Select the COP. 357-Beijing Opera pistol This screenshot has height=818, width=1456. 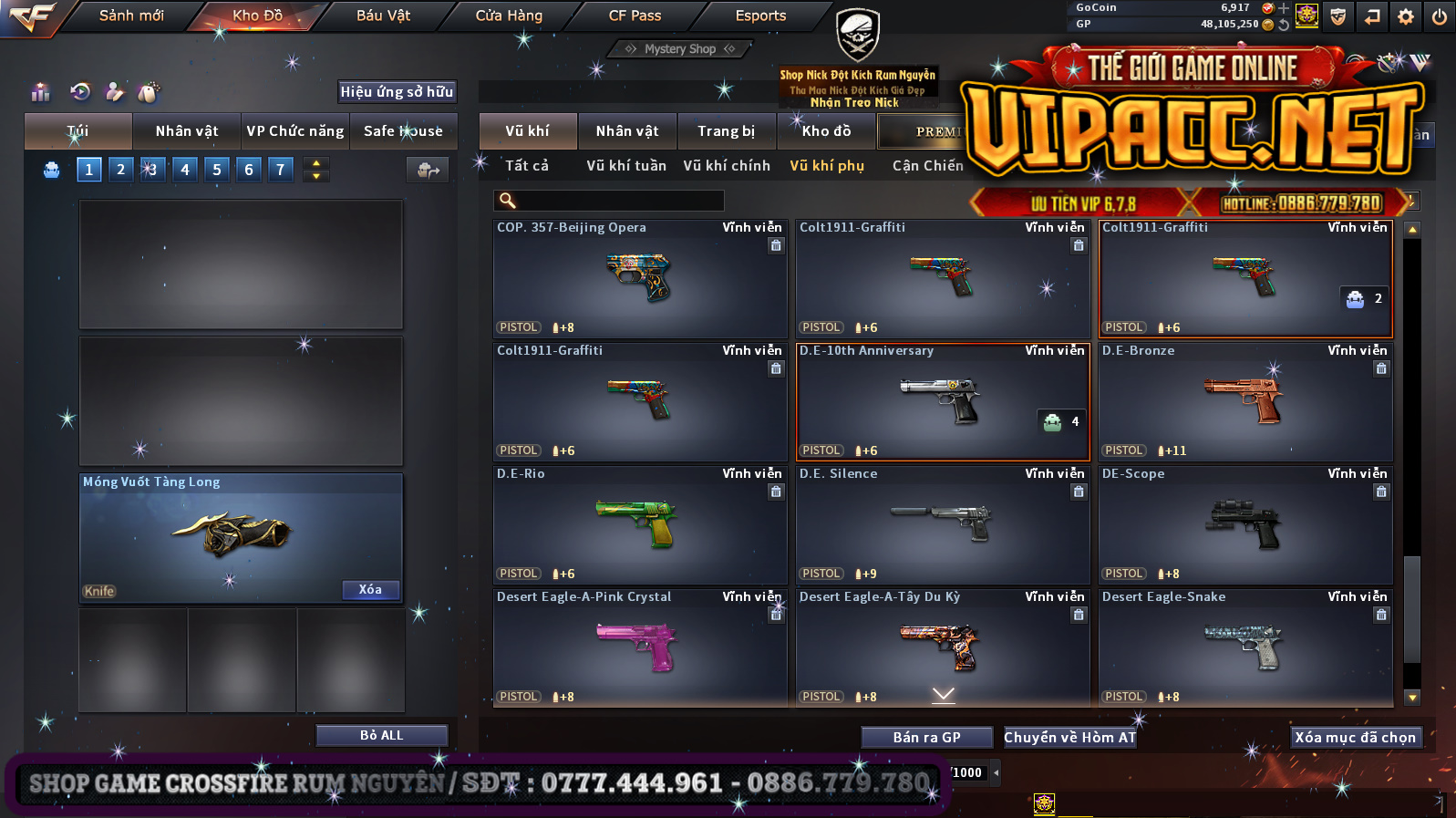point(639,278)
